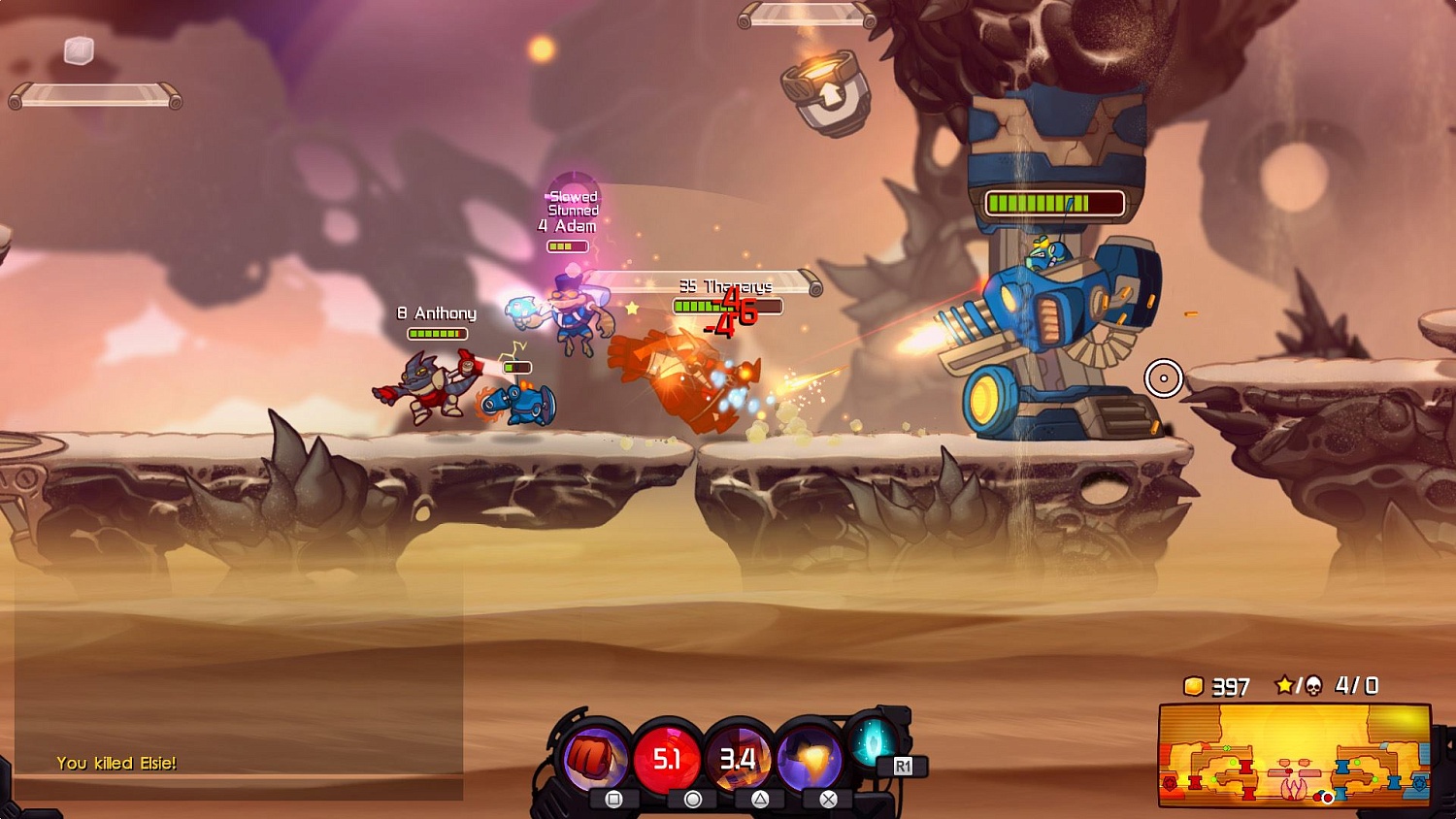1456x819 pixels.
Task: Click the skull icon beside the 4/0 counter
Action: (1315, 686)
